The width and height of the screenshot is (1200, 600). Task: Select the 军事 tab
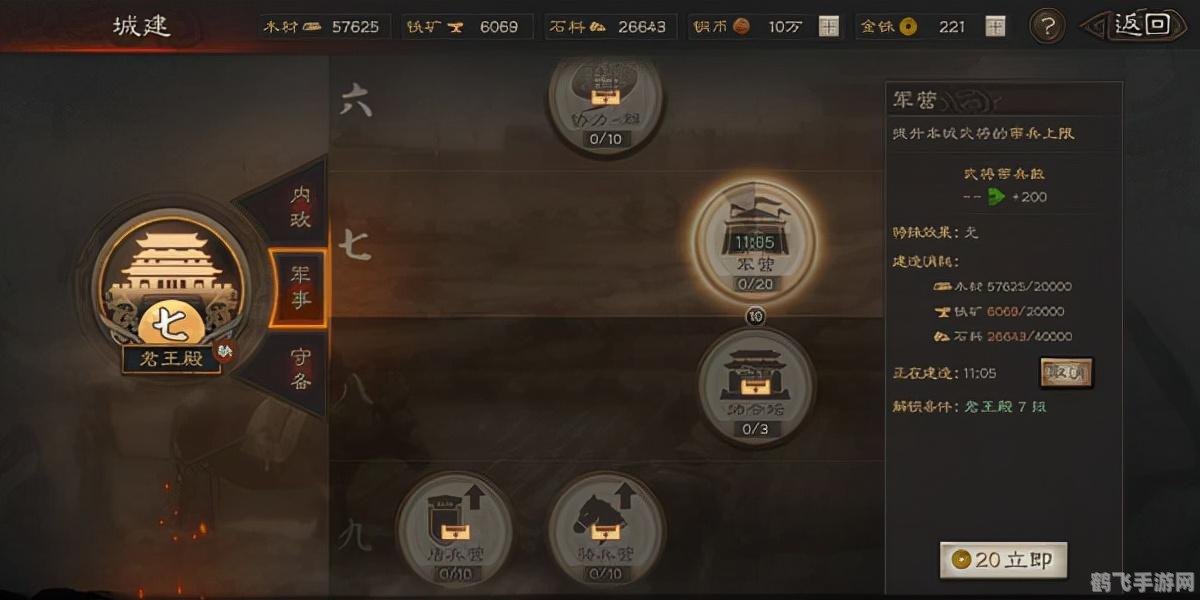tap(299, 287)
